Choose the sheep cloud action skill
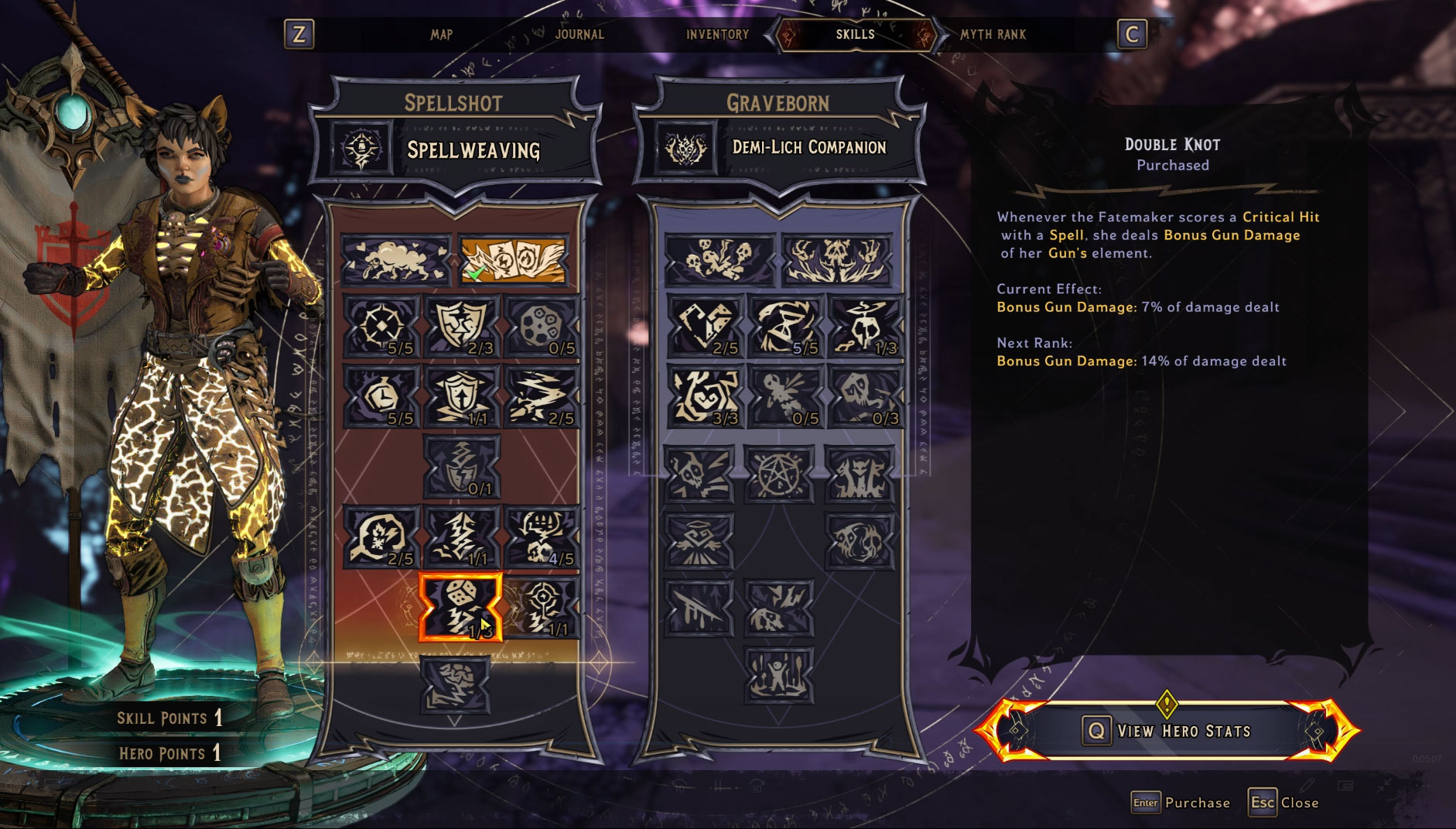Viewport: 1456px width, 829px height. (395, 259)
